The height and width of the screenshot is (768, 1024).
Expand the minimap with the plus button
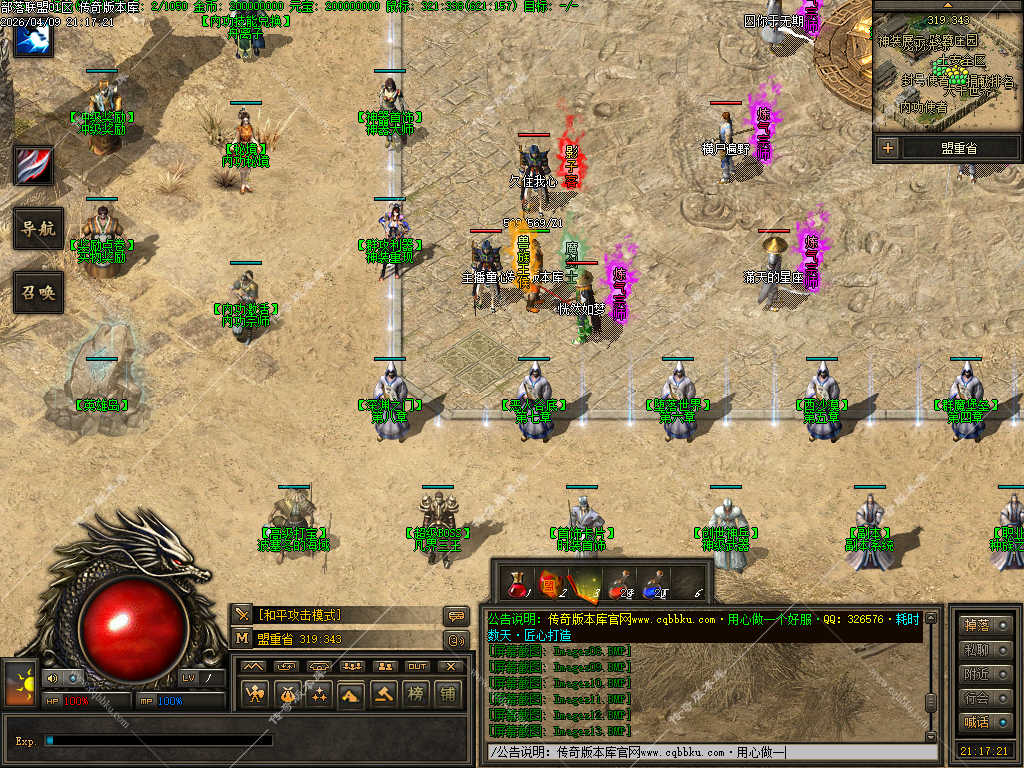(x=887, y=149)
